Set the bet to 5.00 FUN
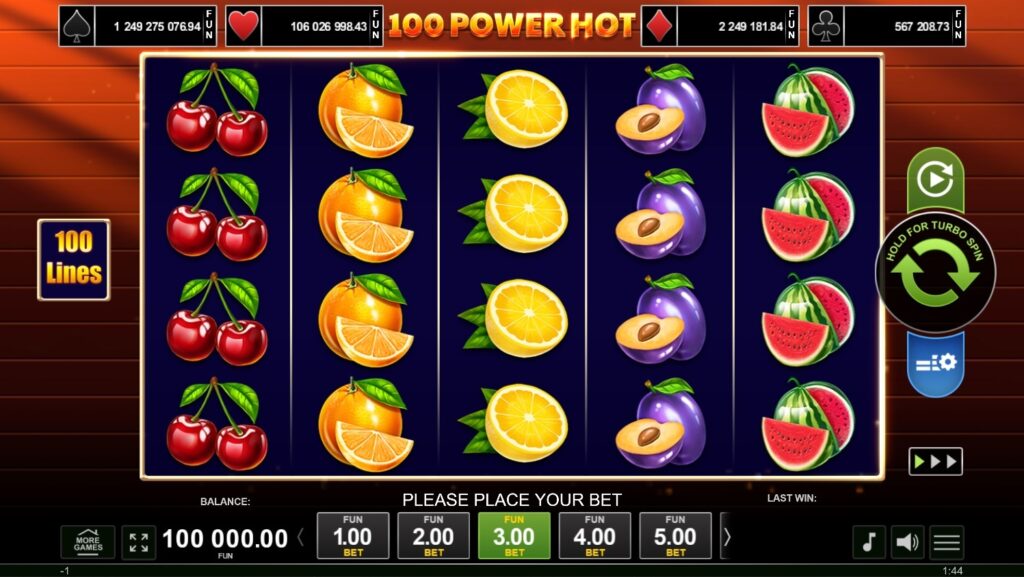1024x577 pixels. click(x=675, y=536)
